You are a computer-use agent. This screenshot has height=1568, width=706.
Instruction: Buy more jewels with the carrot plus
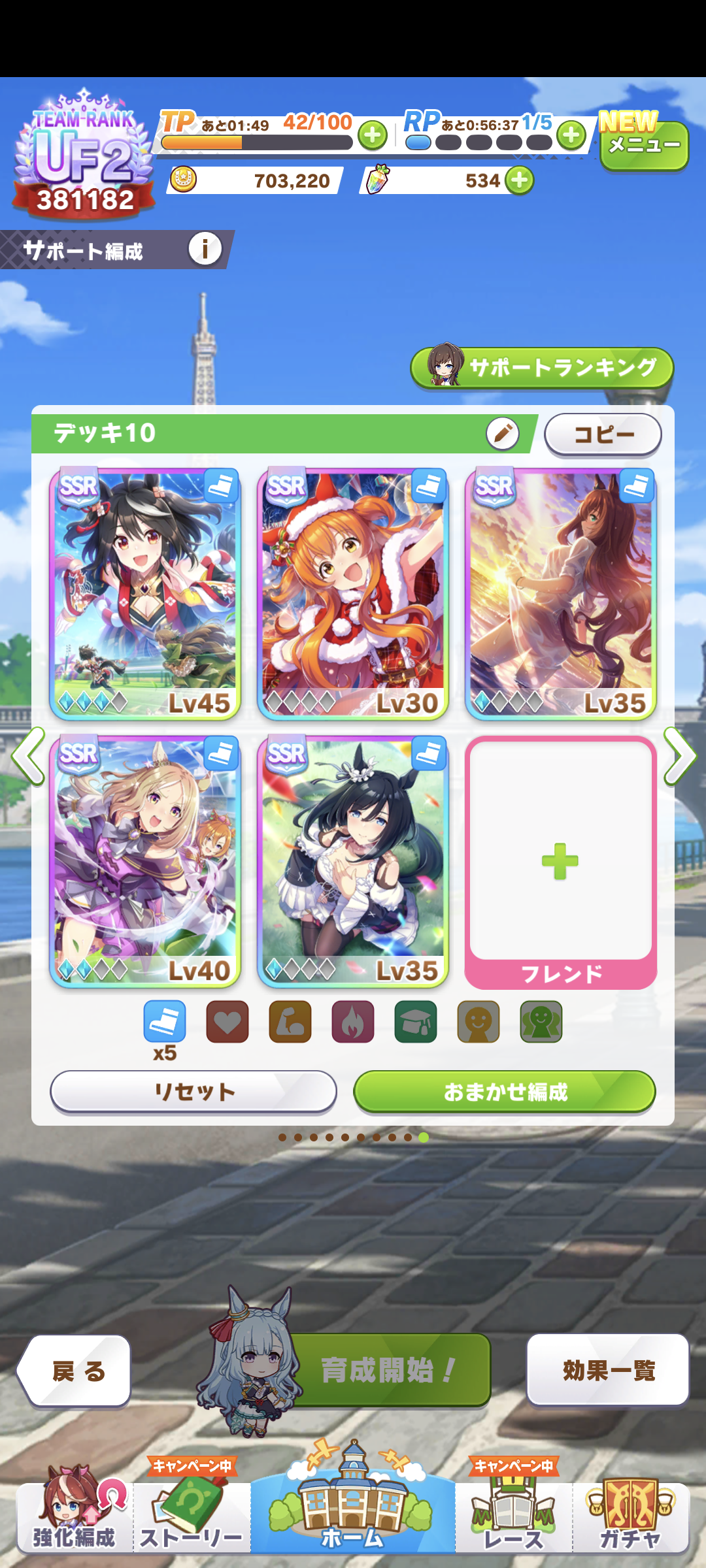[520, 180]
